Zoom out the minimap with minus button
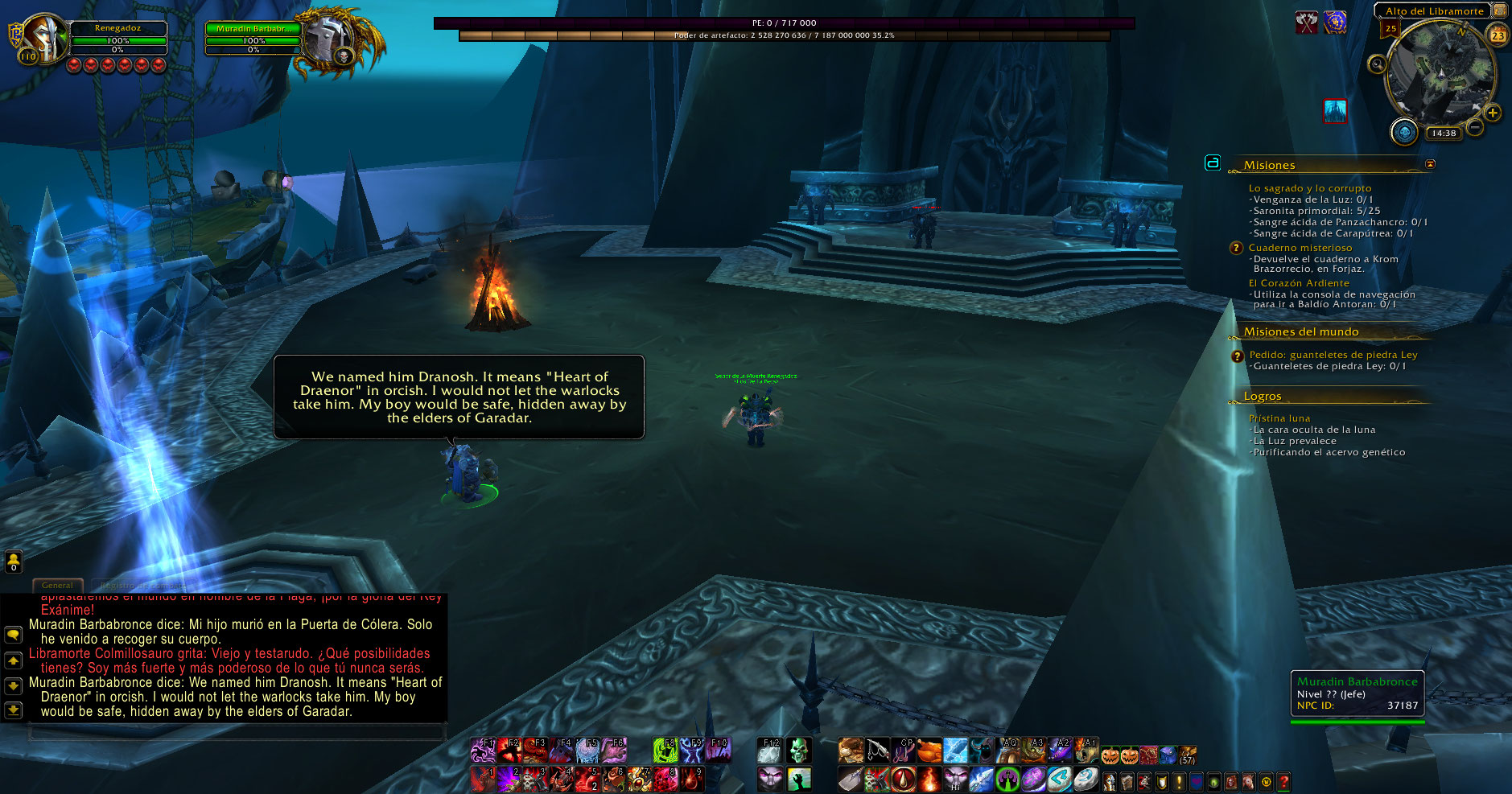 coord(1475,127)
